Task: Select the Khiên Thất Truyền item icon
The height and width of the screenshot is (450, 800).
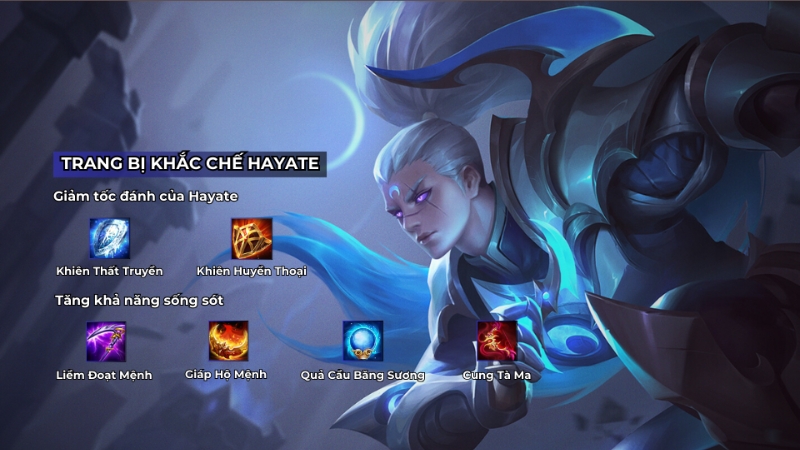Action: 109,238
